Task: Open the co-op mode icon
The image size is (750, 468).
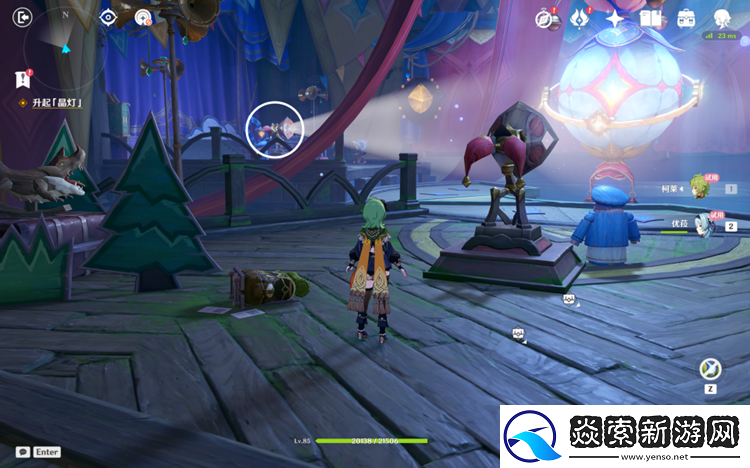Action: [x=143, y=17]
